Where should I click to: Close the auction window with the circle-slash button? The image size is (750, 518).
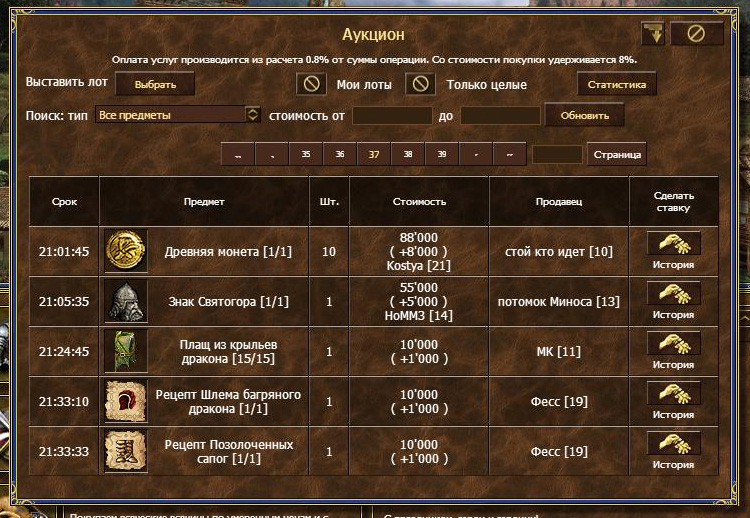pos(696,34)
